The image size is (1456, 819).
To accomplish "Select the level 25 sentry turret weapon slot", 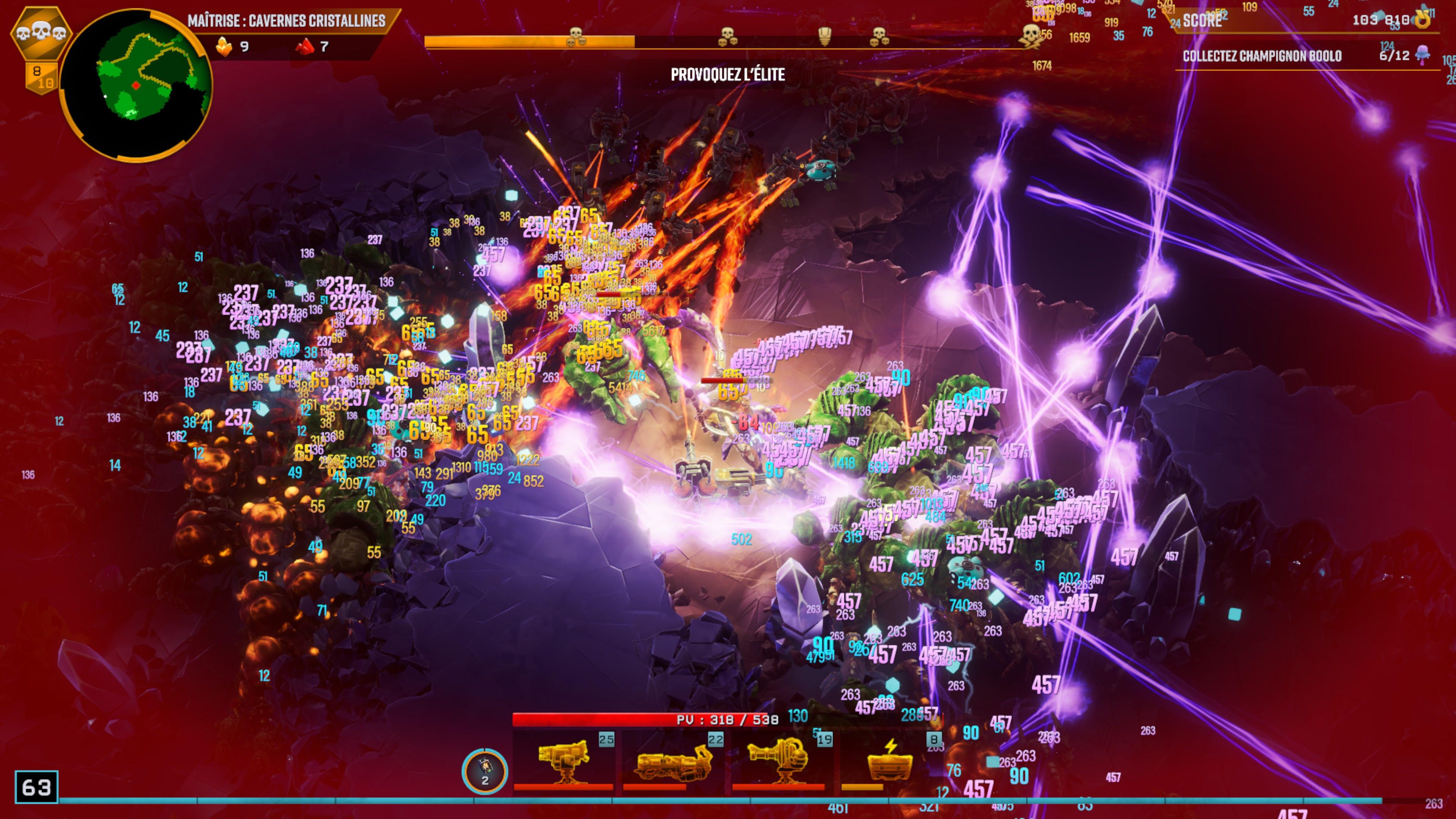I will [x=563, y=761].
